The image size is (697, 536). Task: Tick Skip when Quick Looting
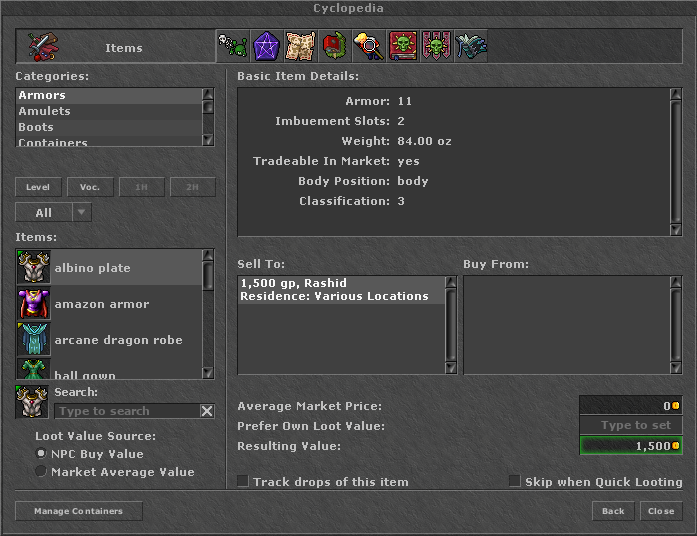515,481
